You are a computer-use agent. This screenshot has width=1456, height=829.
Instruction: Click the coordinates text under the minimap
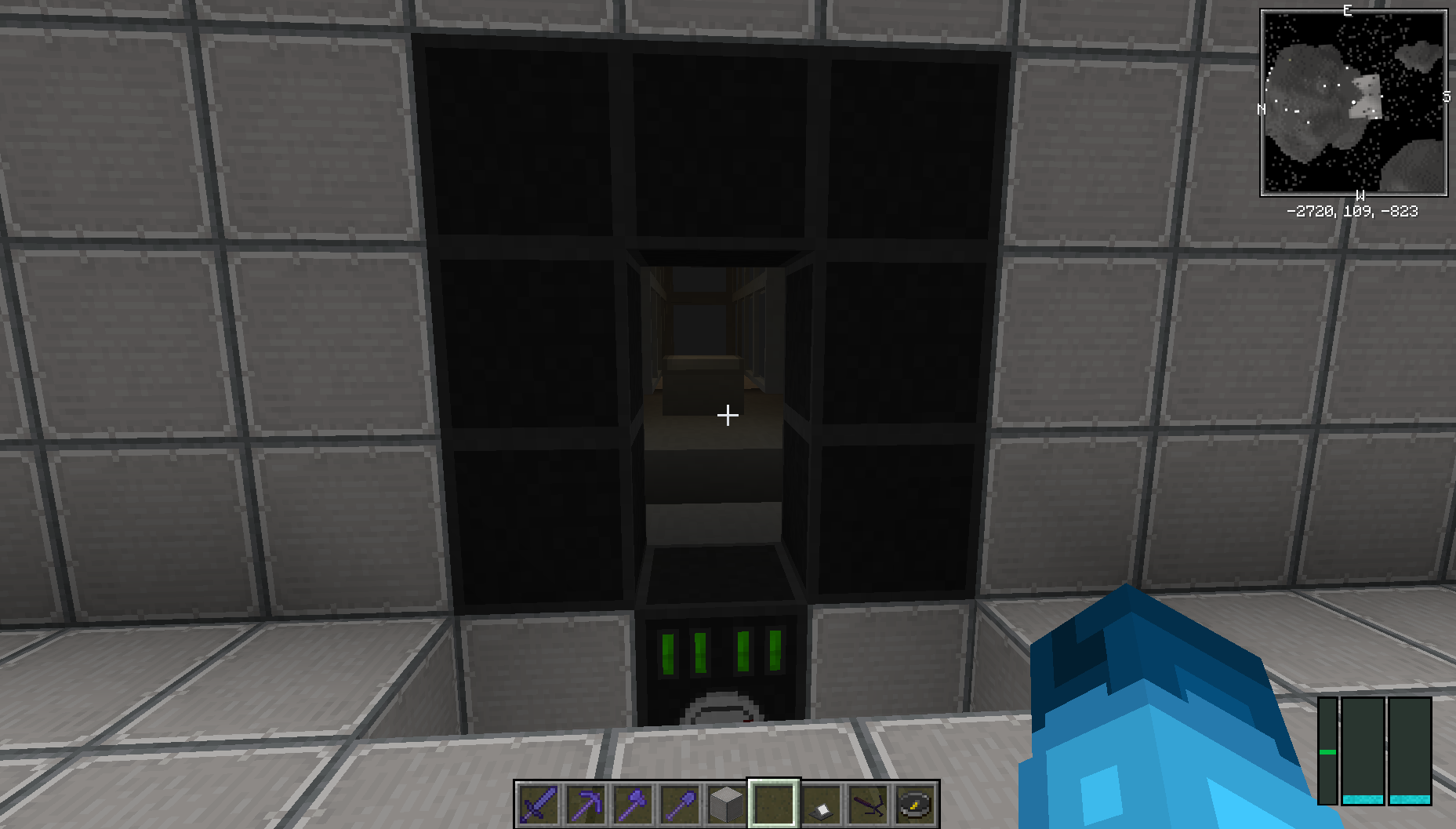click(1354, 210)
